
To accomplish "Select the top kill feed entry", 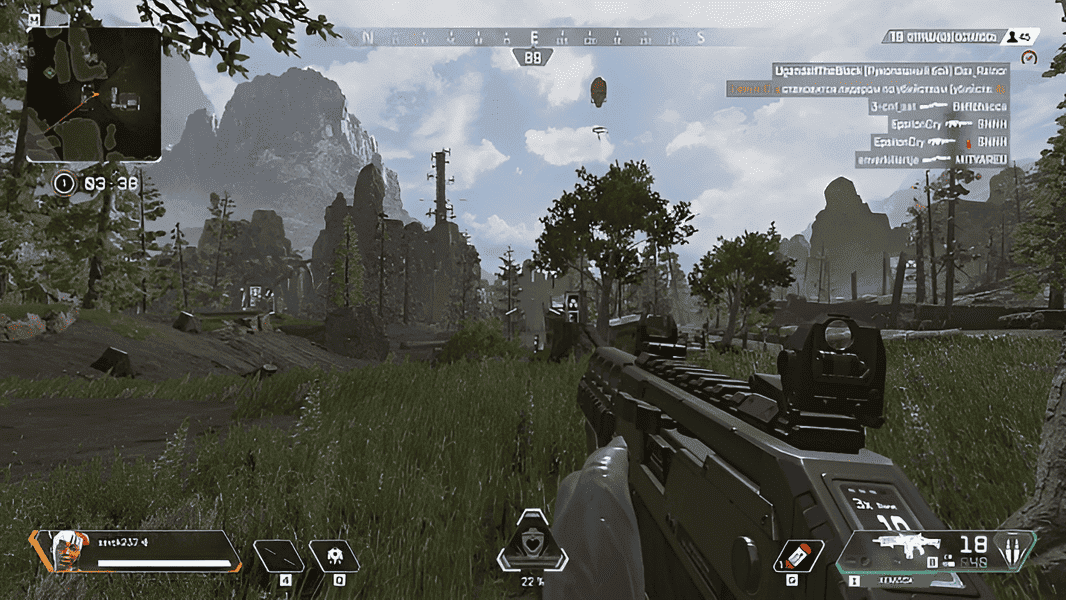I will click(889, 71).
